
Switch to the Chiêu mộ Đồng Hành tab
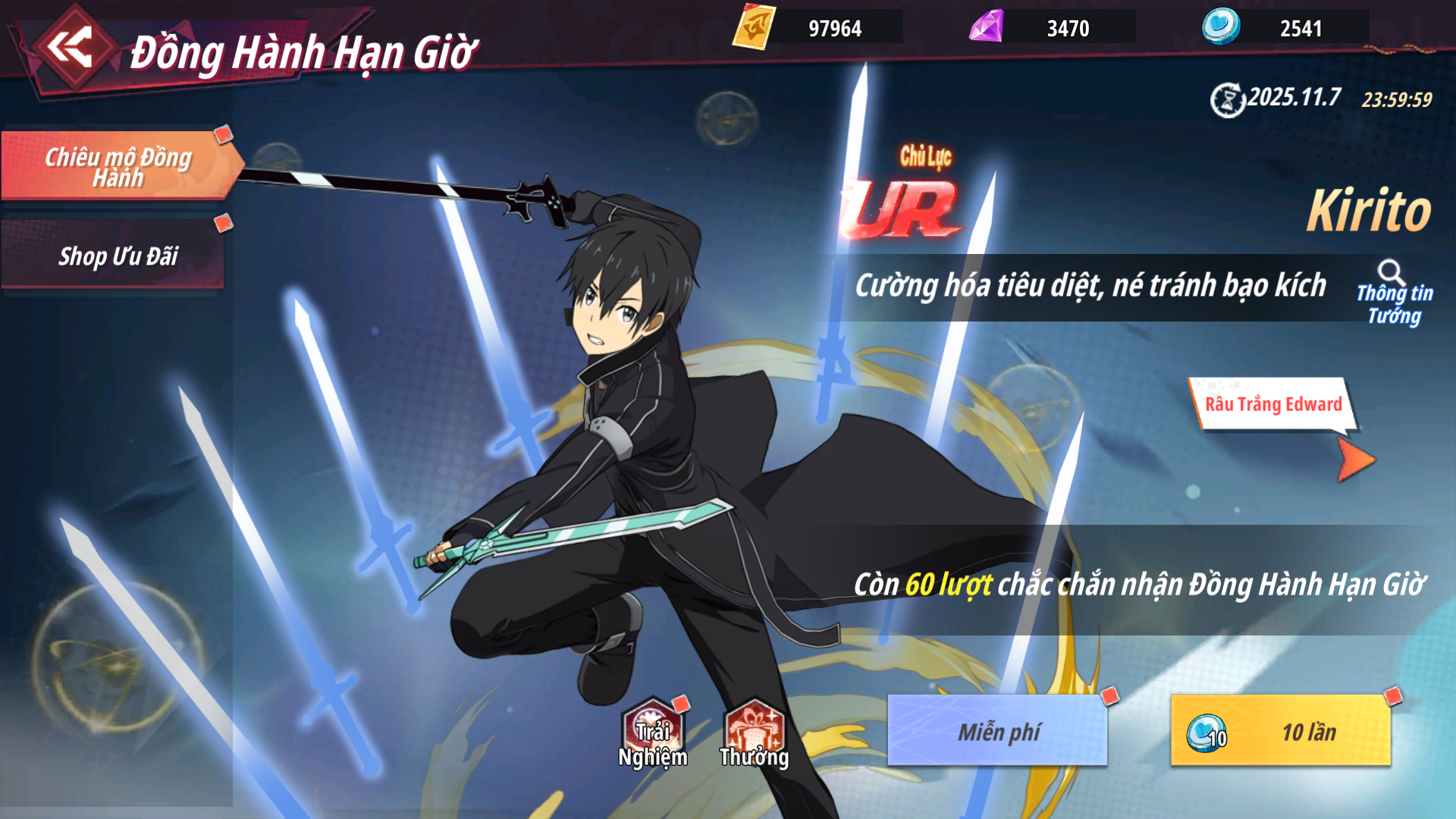[118, 166]
